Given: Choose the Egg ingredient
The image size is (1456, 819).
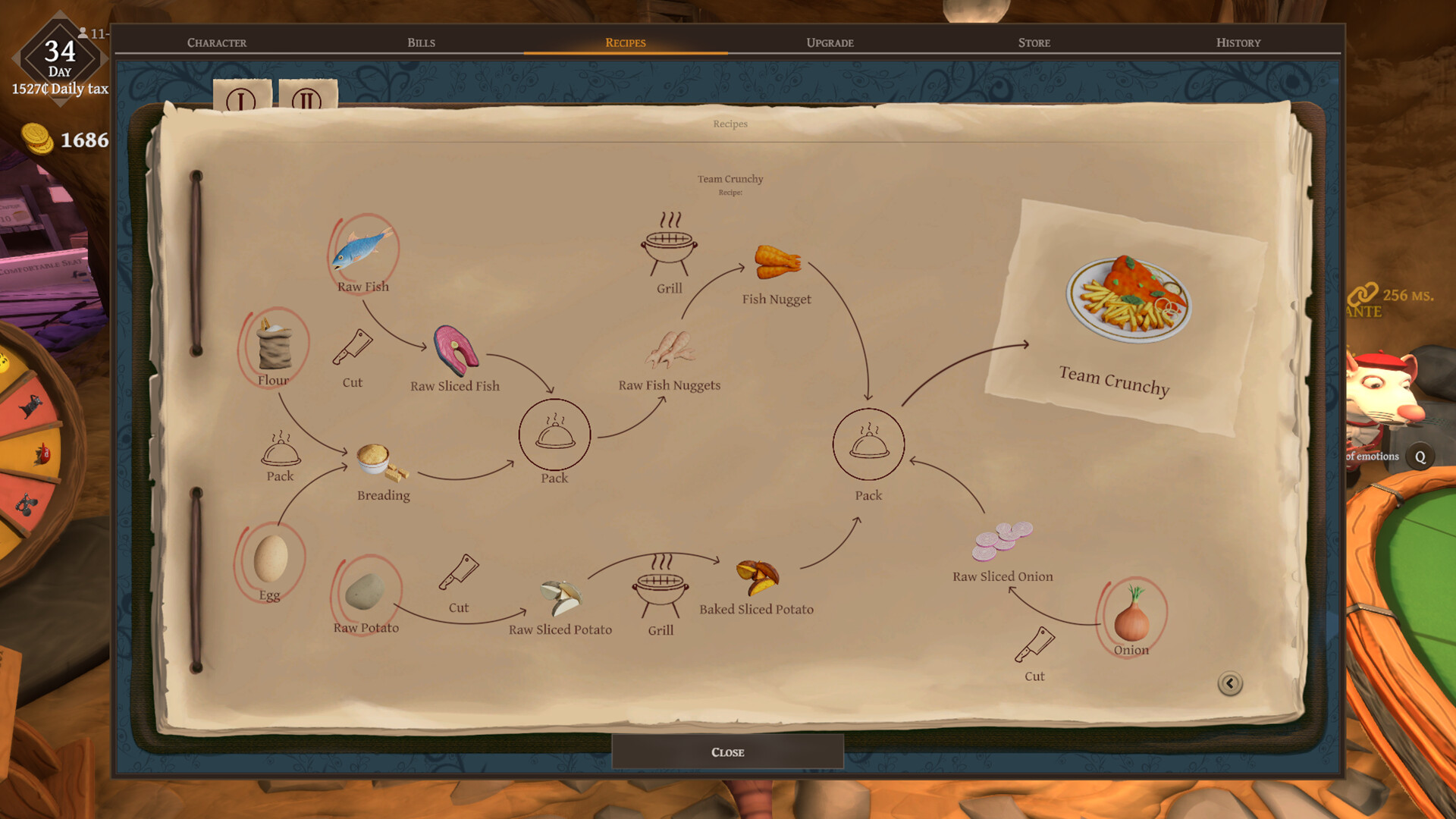Looking at the screenshot, I should tap(270, 558).
